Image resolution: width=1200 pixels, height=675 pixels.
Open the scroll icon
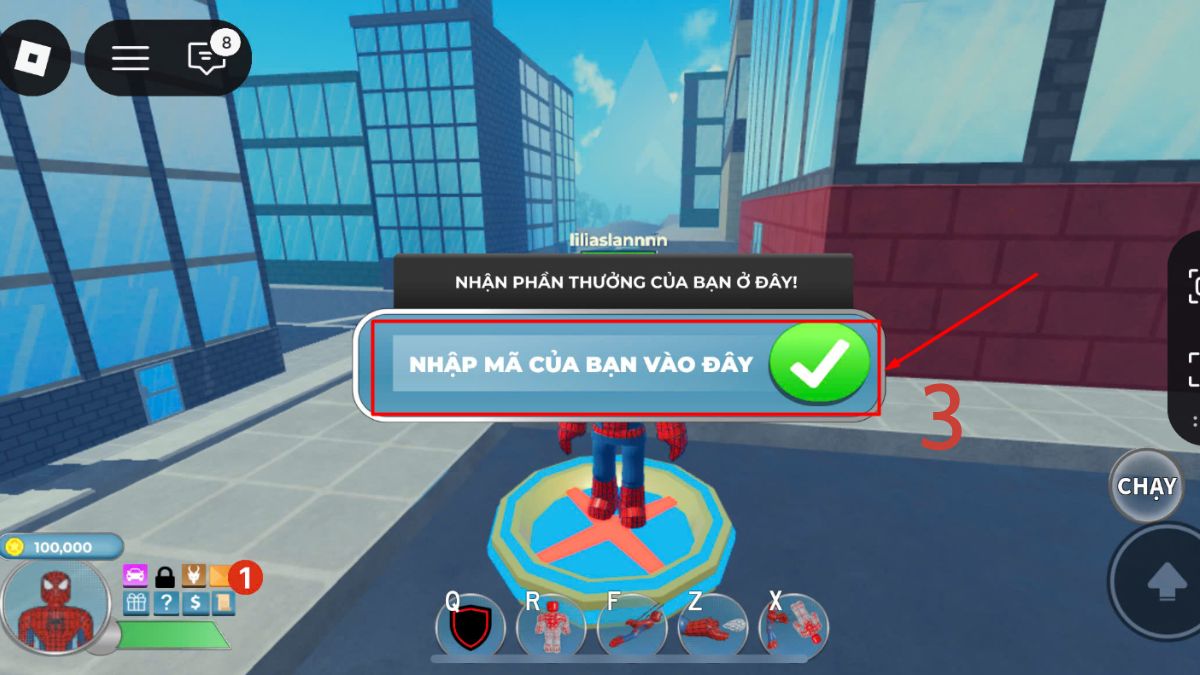coord(223,603)
